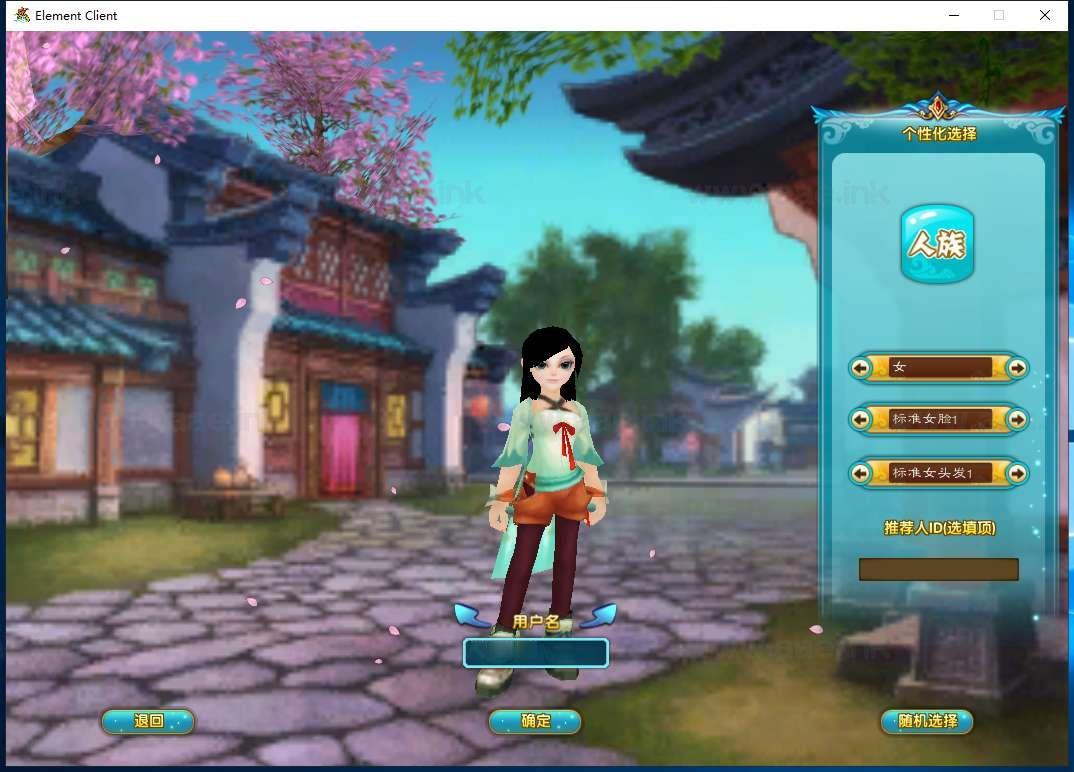The height and width of the screenshot is (772, 1074).
Task: Select previous hairstyle using 标准女头发1 left arrow
Action: point(860,473)
